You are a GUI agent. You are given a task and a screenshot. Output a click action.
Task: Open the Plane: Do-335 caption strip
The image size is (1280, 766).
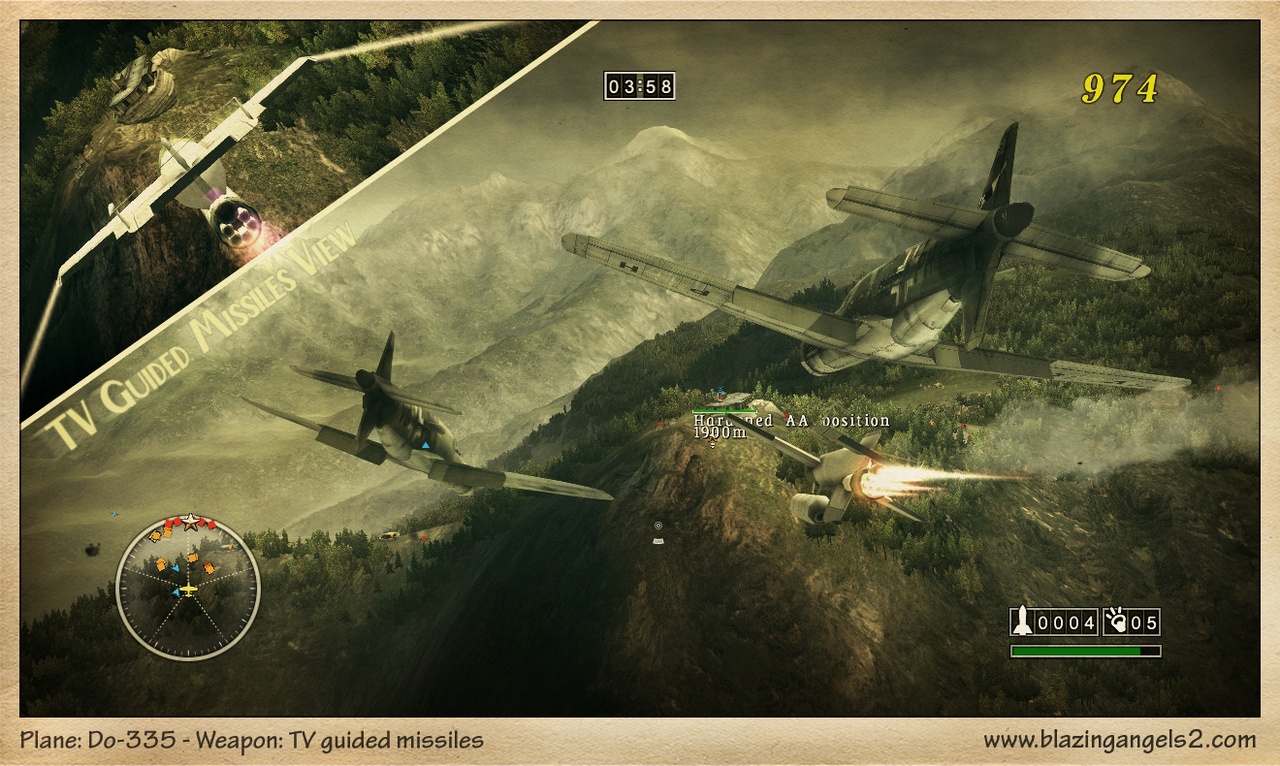tap(250, 739)
